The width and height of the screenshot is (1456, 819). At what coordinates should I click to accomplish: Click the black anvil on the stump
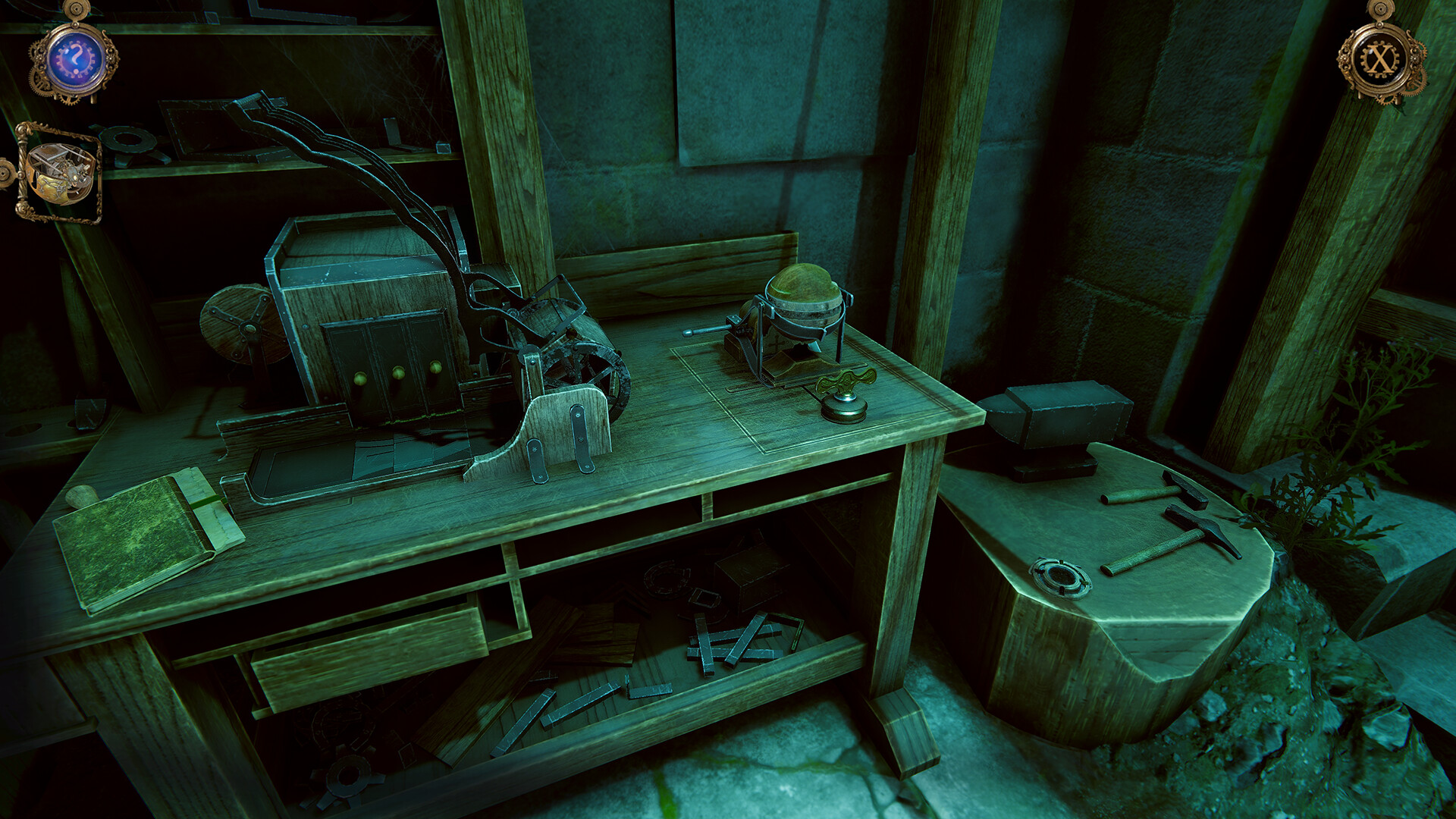1062,425
